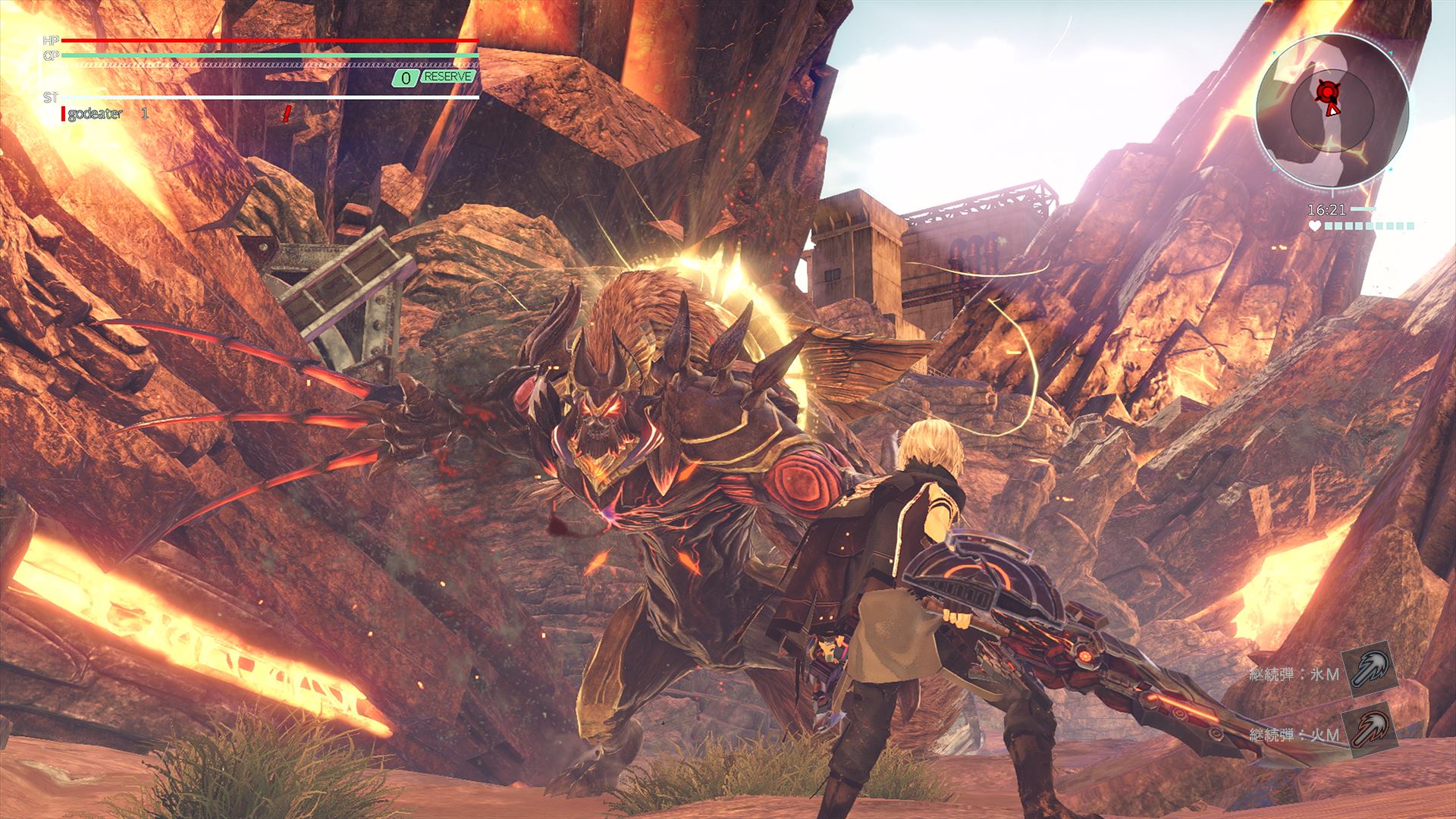Click the enemy target marker on the minimap
1456x819 pixels.
(1326, 91)
